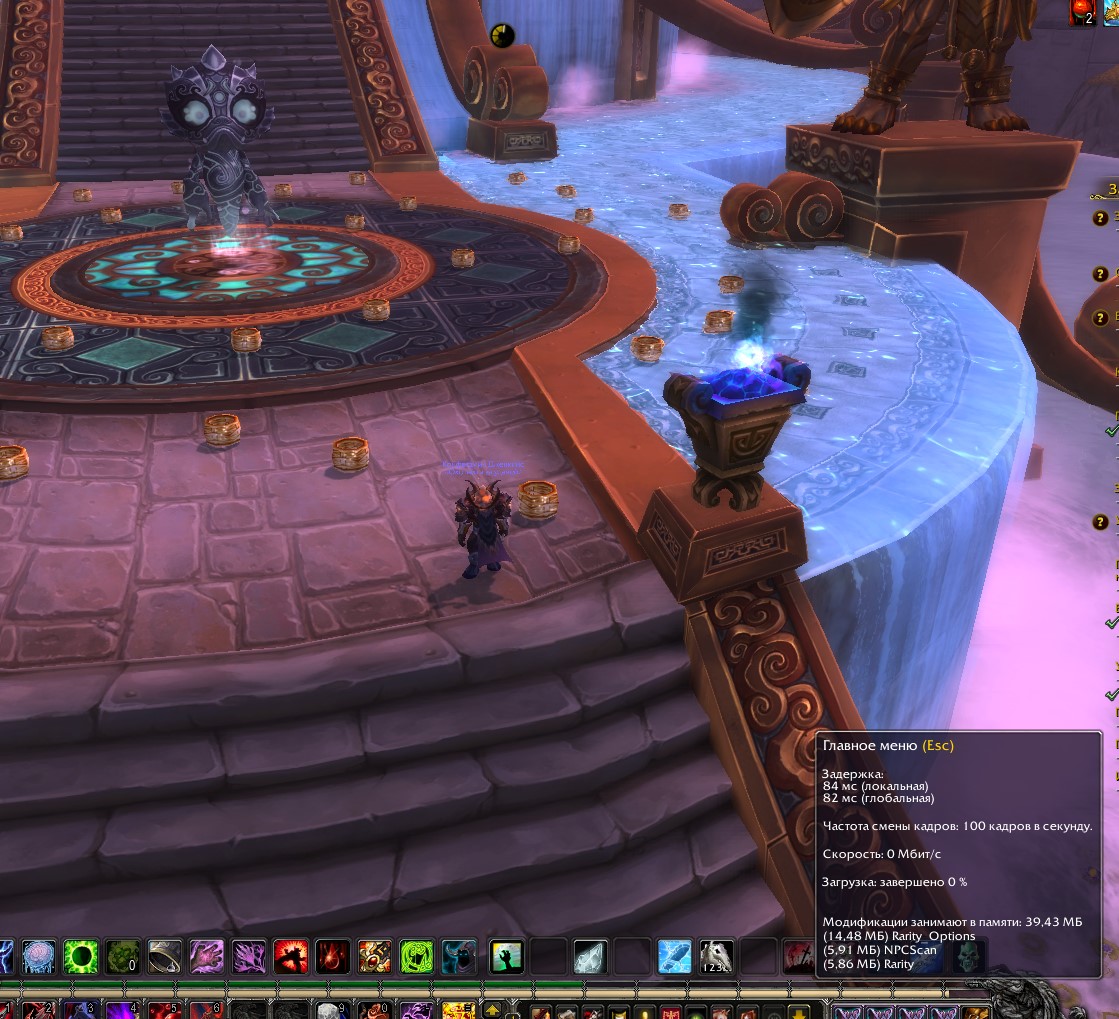
Task: Select the silver ring item slot
Action: (165, 957)
